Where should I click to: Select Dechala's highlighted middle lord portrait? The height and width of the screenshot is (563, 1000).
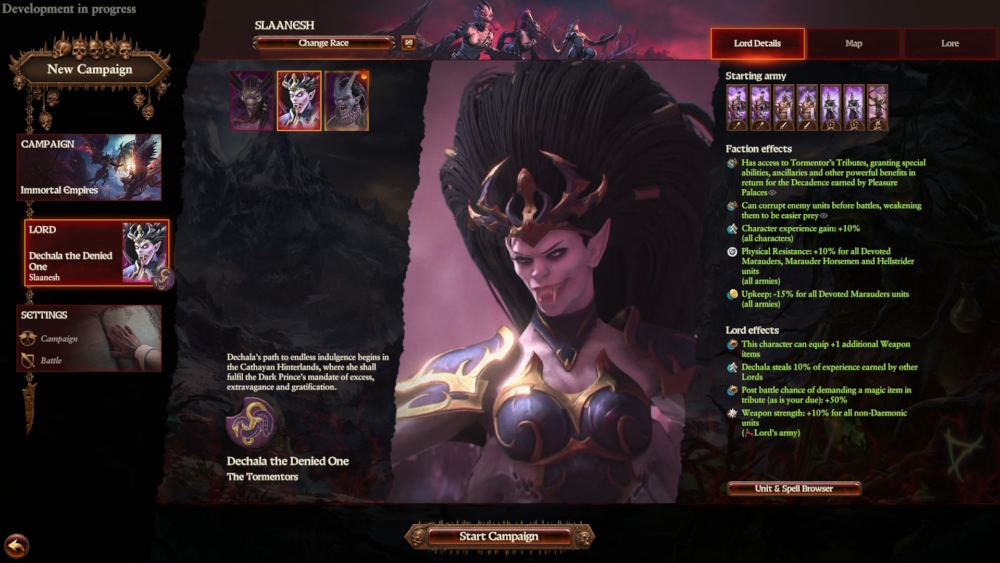coord(298,101)
